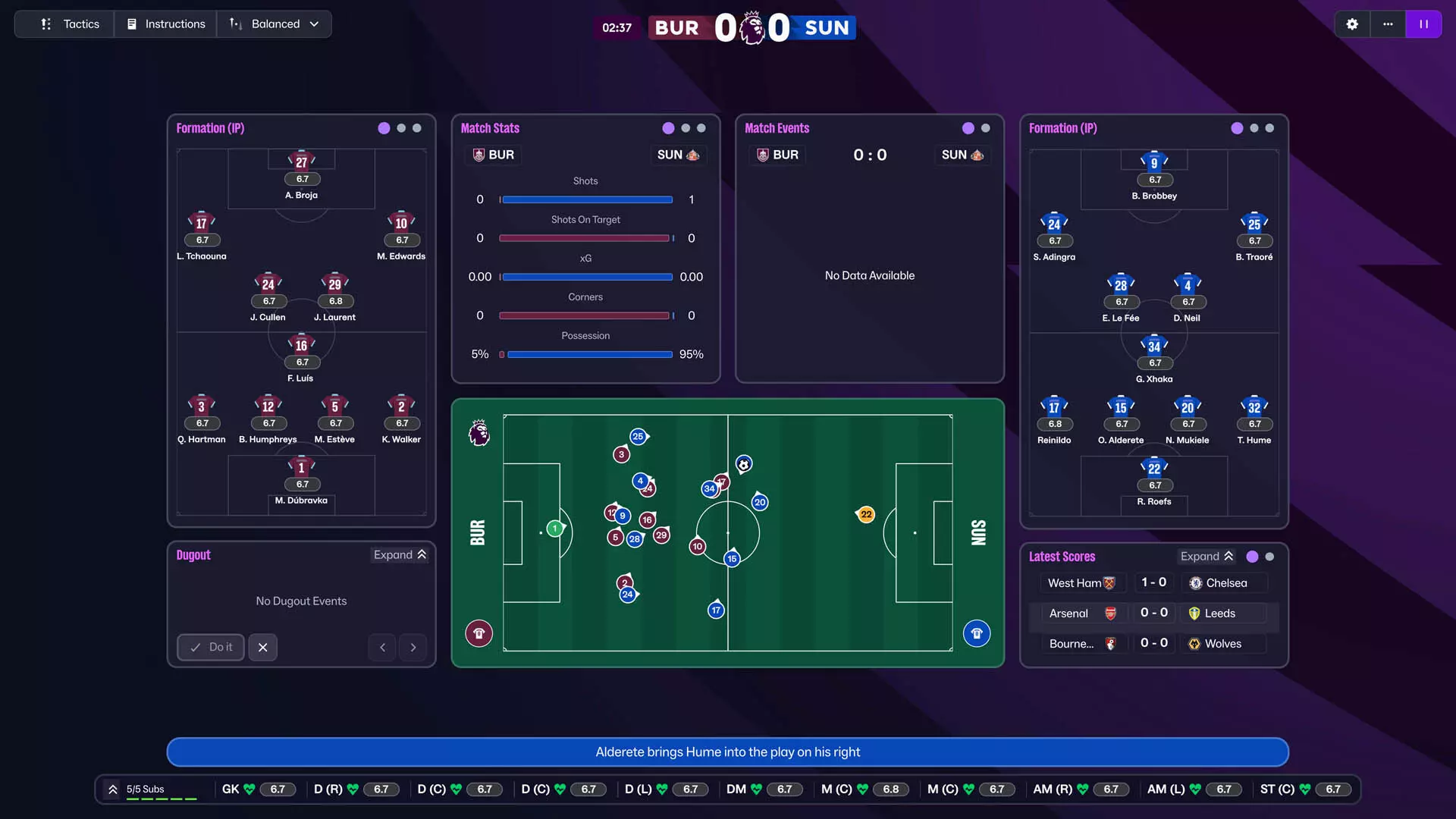
Task: Click the Sunderland badge in Match Stats
Action: tap(692, 155)
